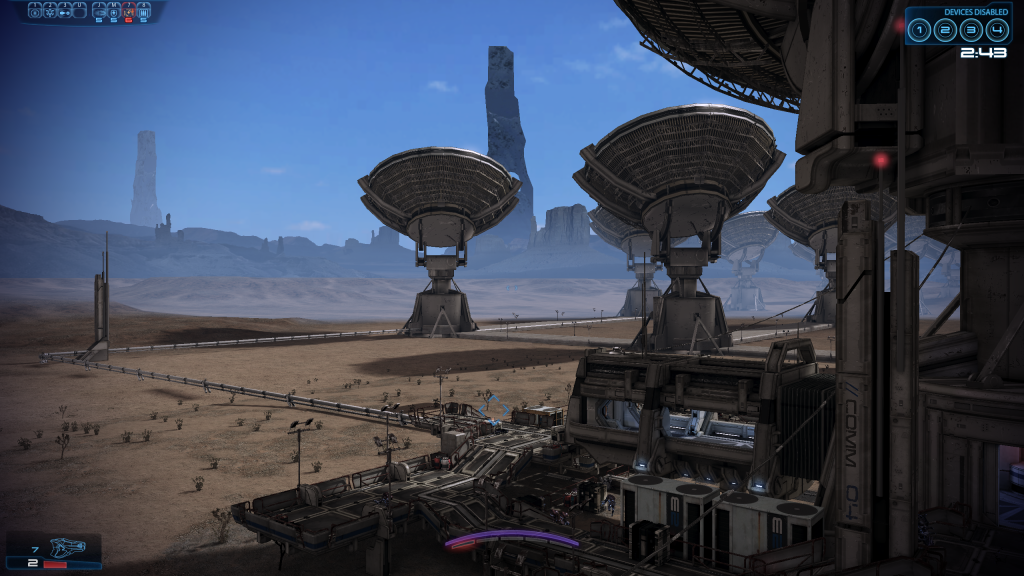Viewport: 1024px width, 576px height.
Task: Choose device 3 objective indicator
Action: 970,30
